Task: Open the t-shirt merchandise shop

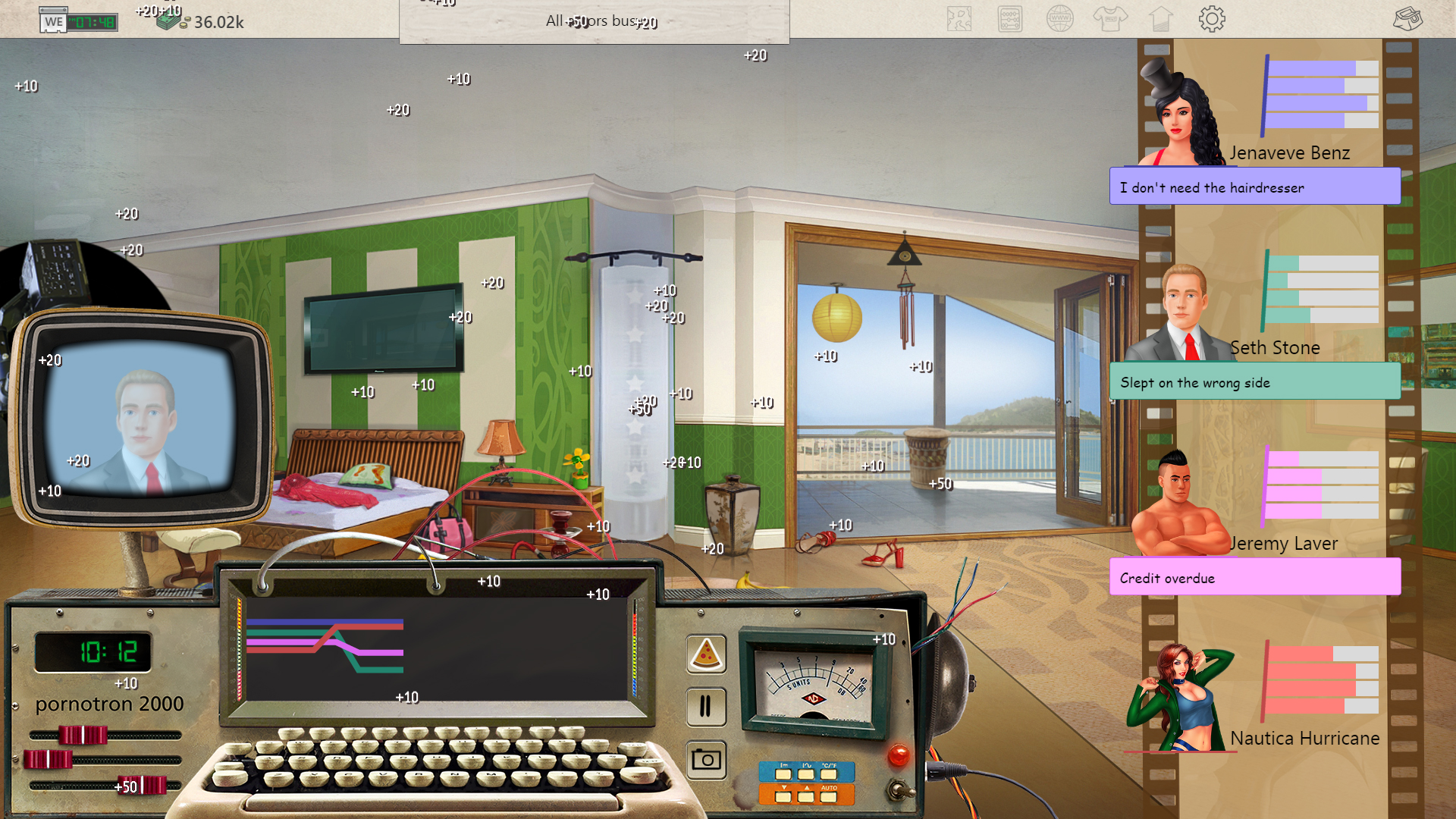Action: (x=1111, y=19)
